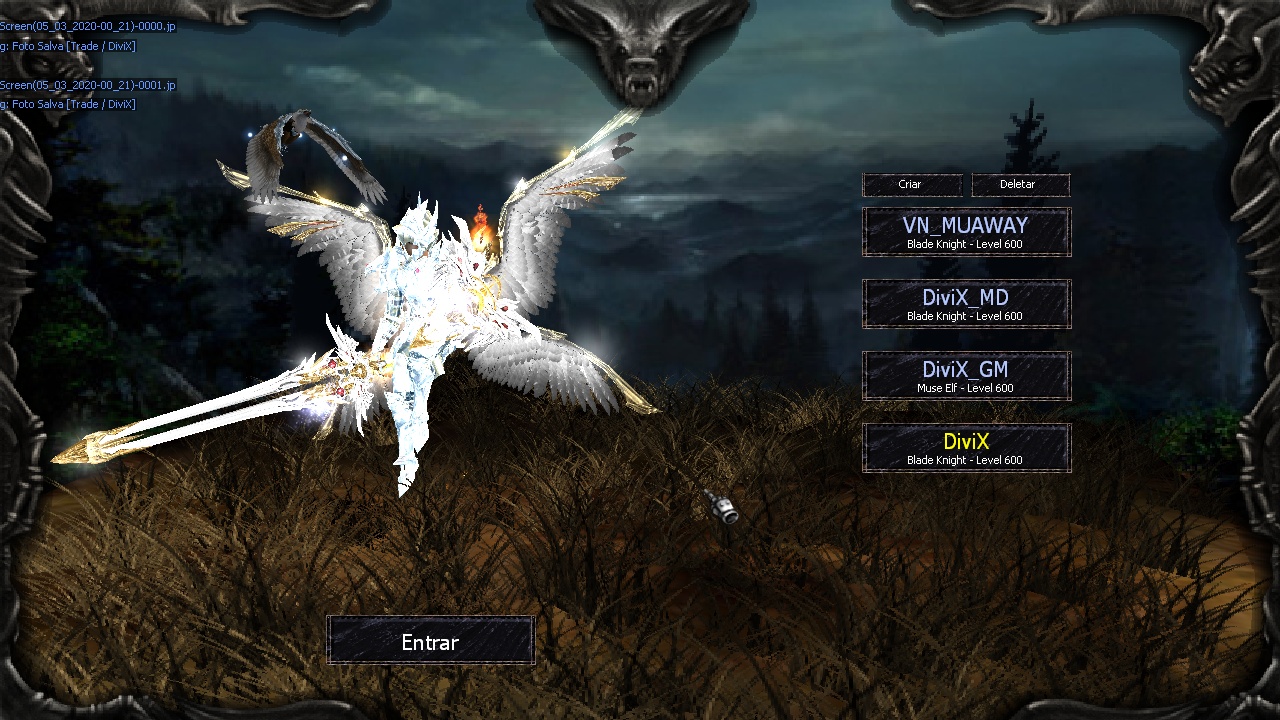Click the Entrar button to enter game

(x=430, y=641)
